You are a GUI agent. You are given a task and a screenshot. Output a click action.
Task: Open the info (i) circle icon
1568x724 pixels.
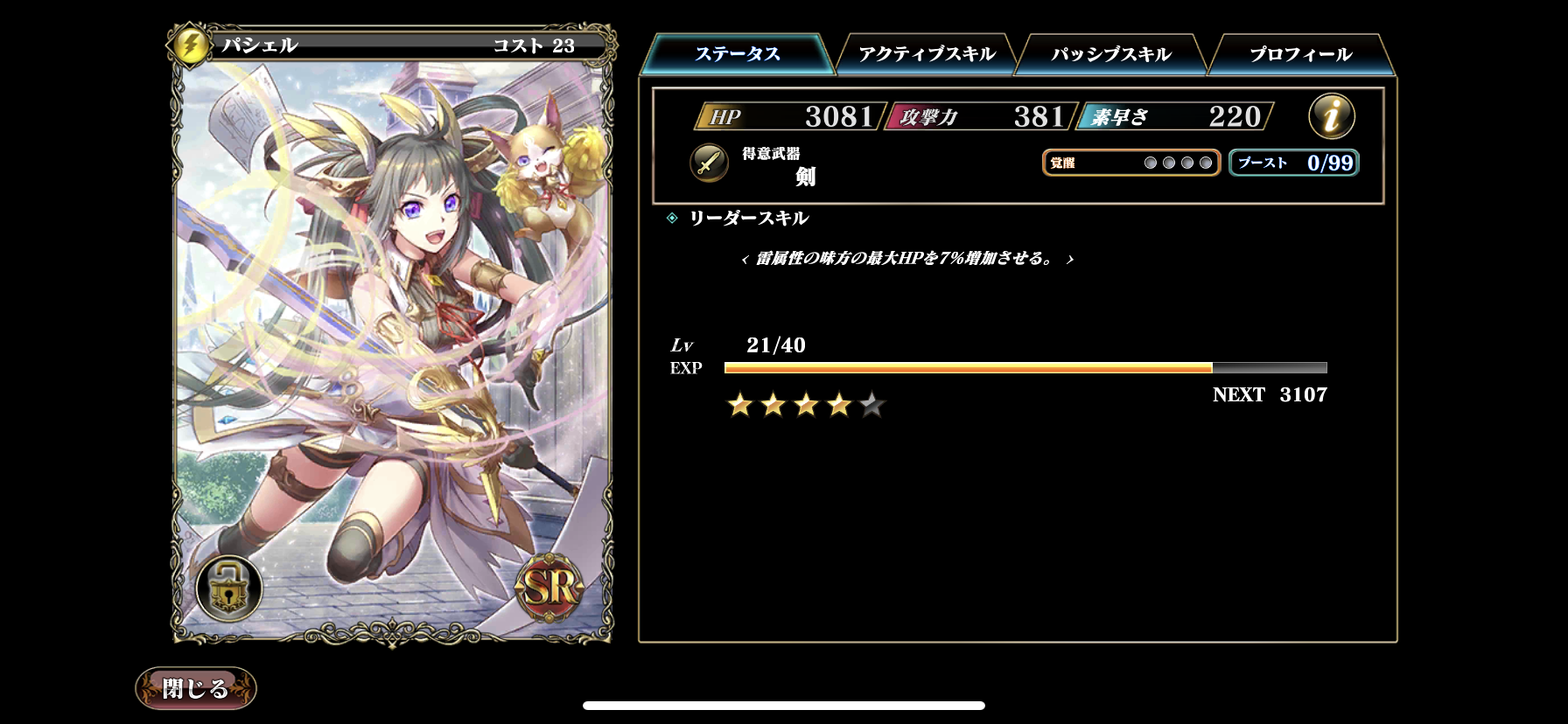pyautogui.click(x=1330, y=117)
